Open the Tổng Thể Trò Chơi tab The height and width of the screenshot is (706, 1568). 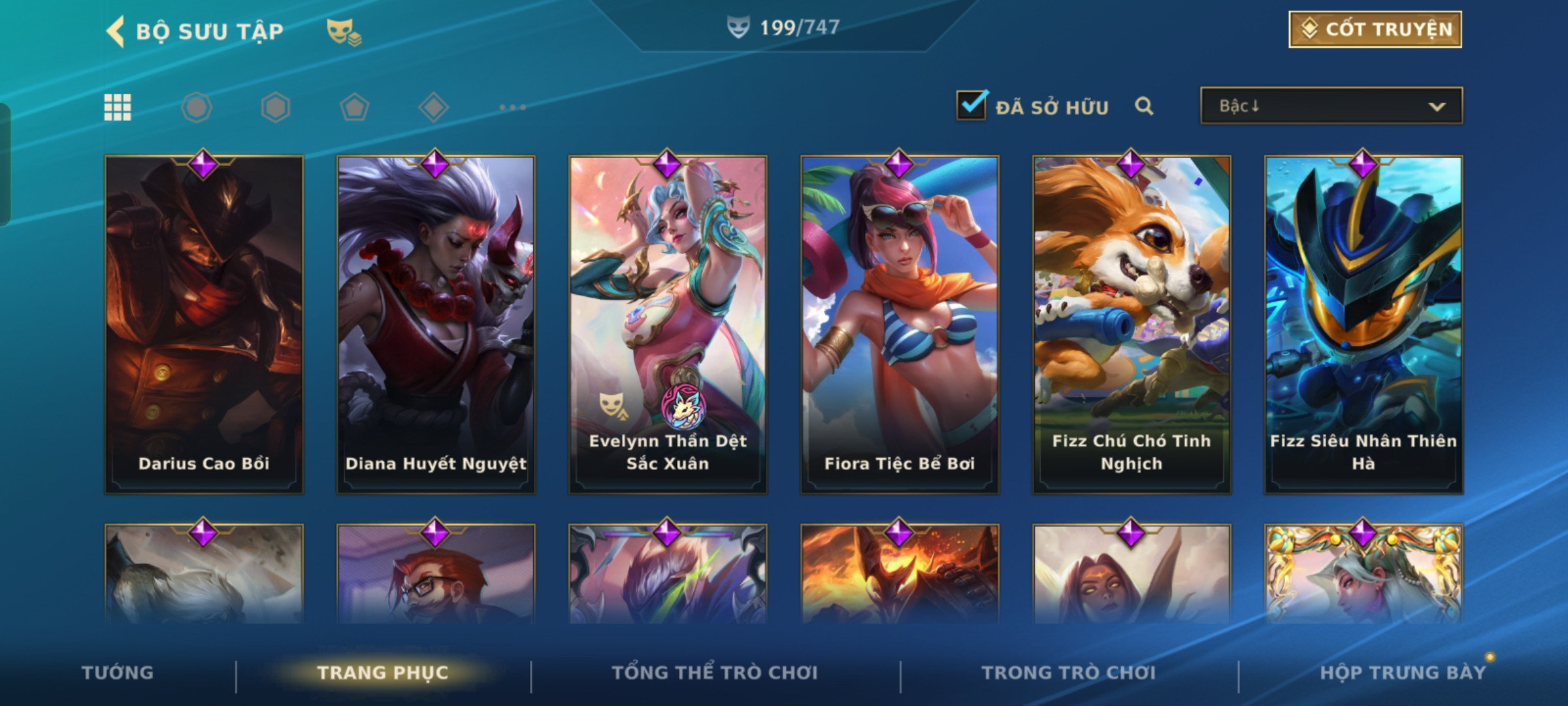point(715,673)
